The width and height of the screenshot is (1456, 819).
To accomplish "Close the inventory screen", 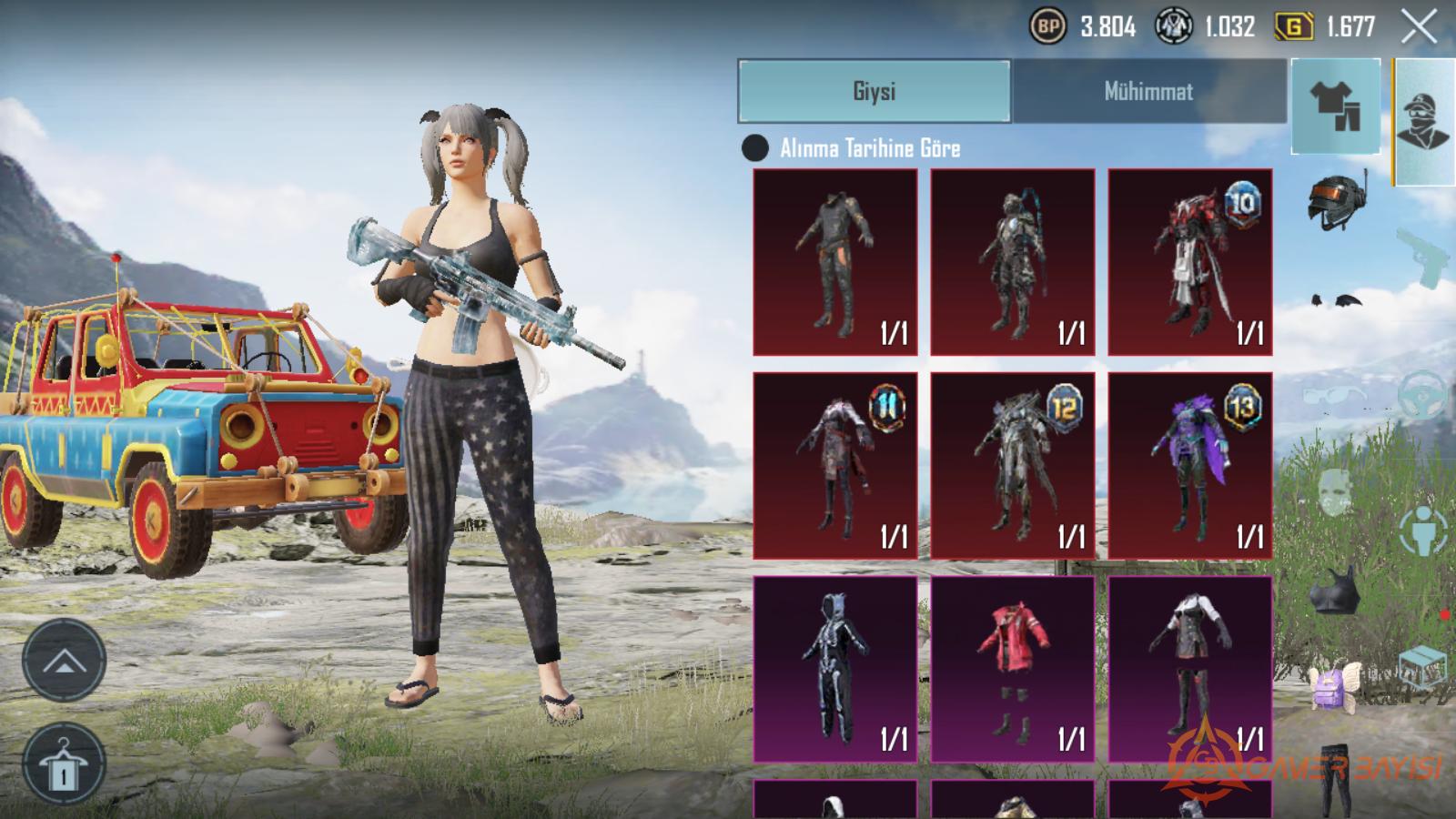I will (x=1419, y=27).
